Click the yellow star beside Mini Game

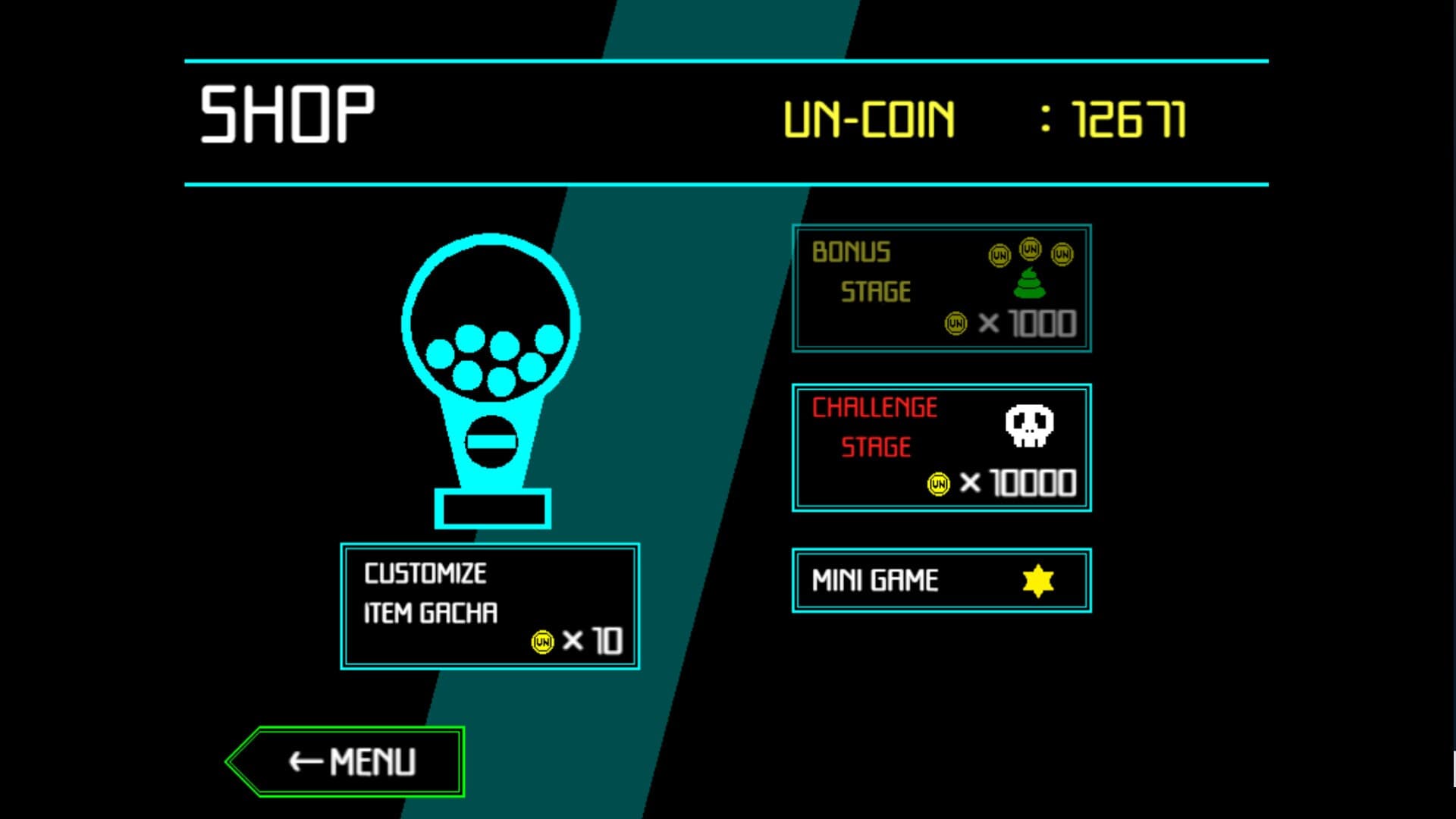pos(1037,580)
